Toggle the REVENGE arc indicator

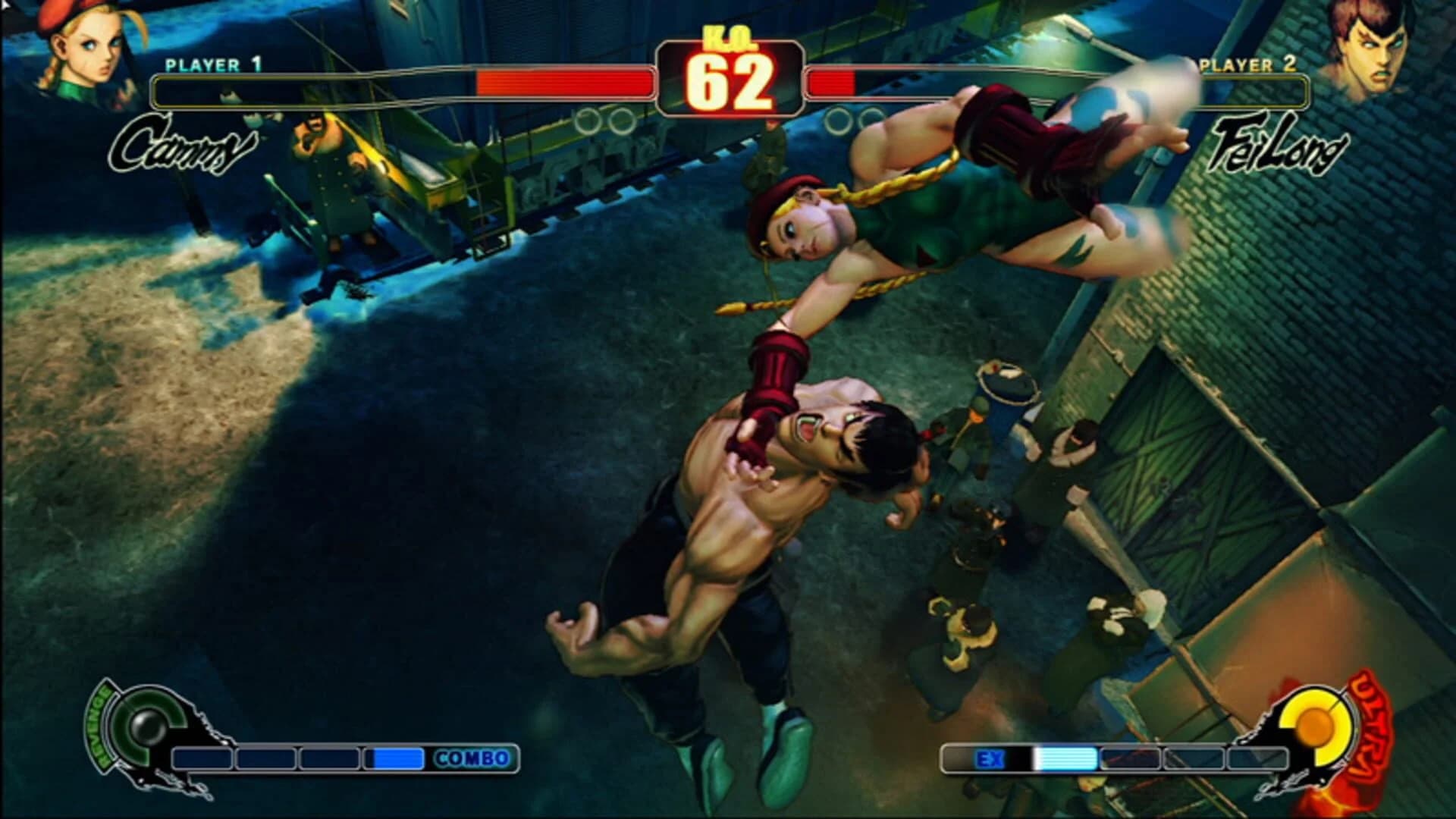click(x=97, y=728)
